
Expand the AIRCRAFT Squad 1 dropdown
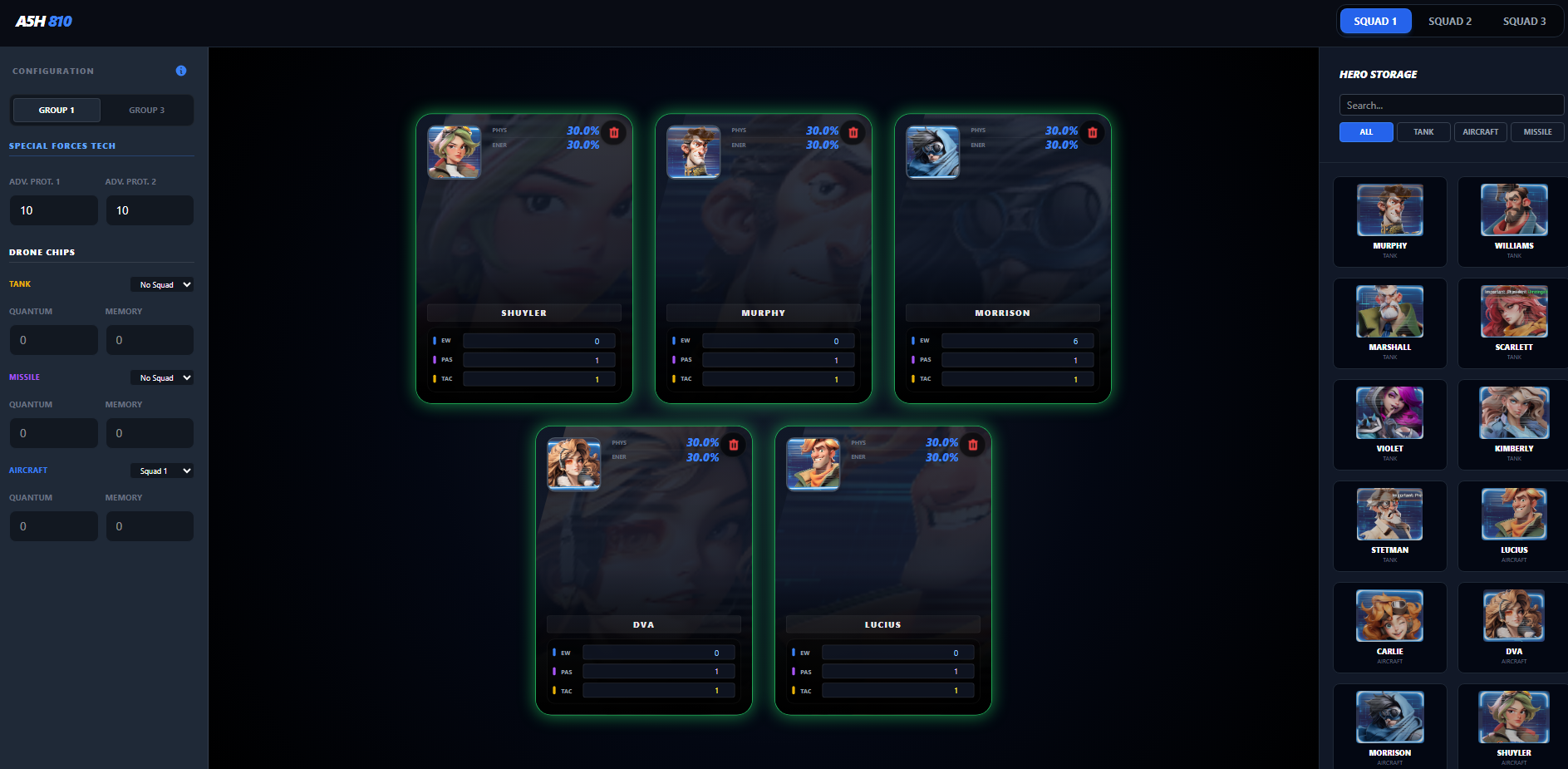click(x=162, y=471)
